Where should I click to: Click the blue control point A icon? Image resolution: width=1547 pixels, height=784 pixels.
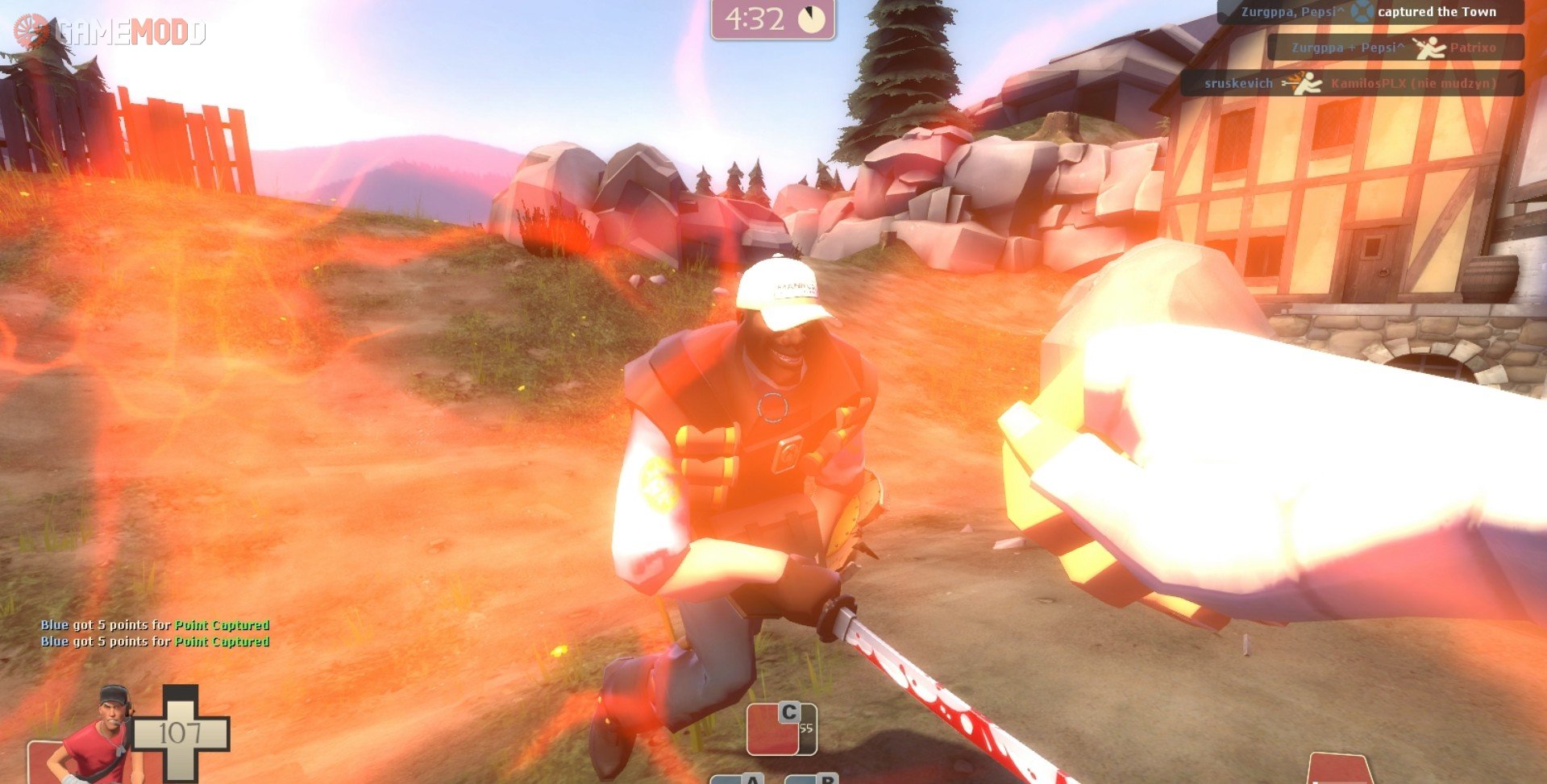click(737, 779)
